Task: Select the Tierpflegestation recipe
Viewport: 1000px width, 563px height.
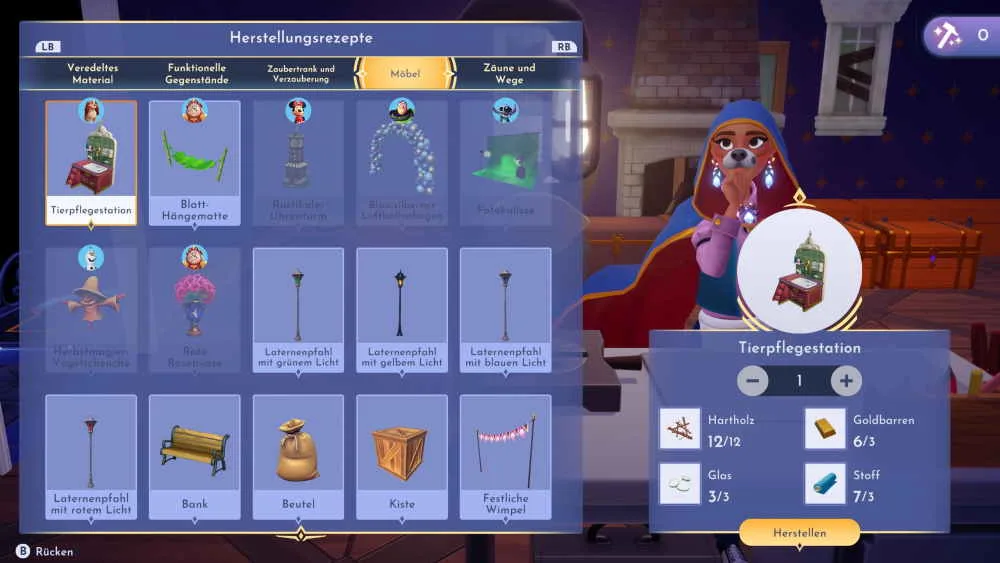Action: coord(91,162)
